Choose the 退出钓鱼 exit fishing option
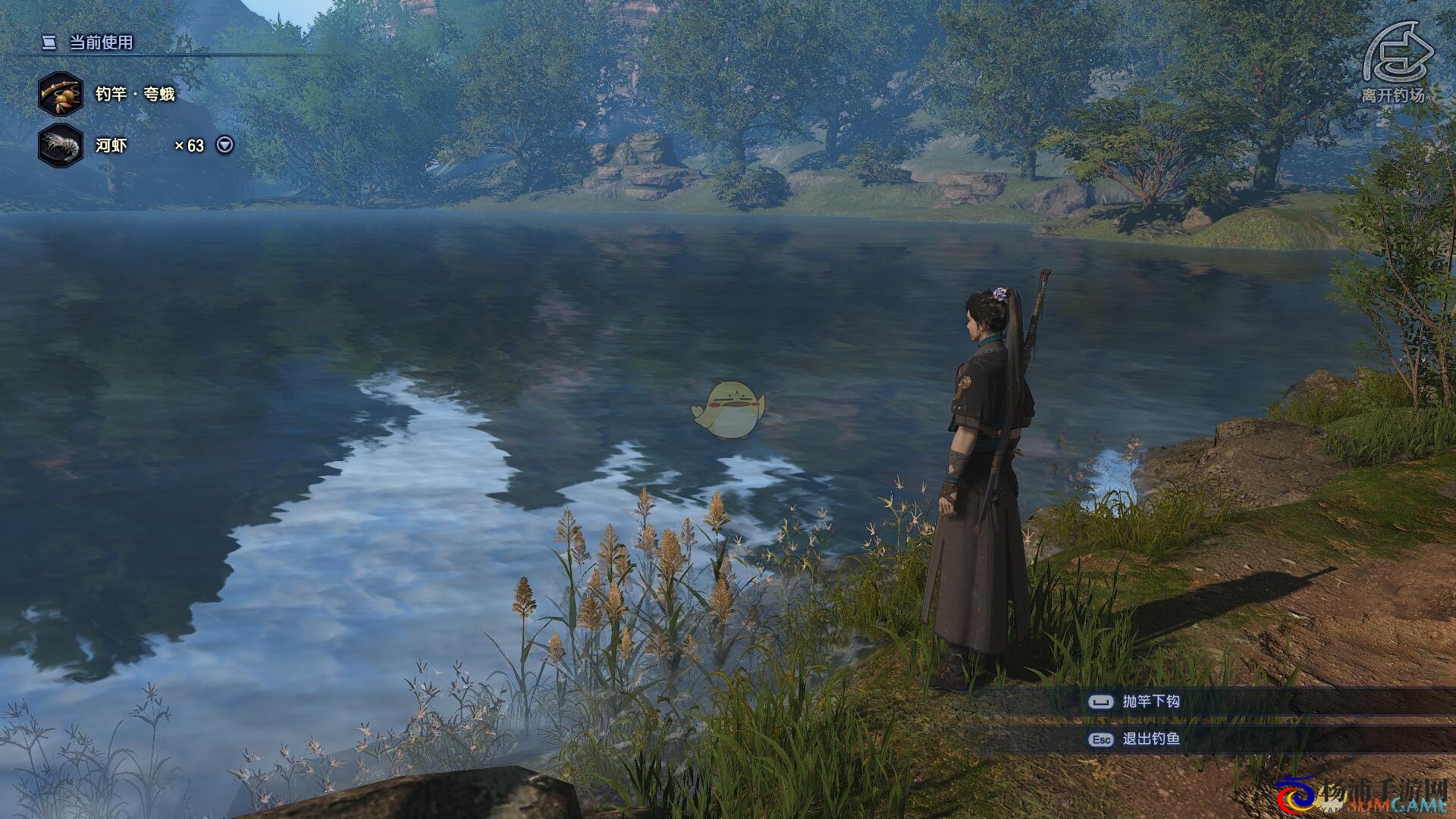1456x819 pixels. 1150,739
